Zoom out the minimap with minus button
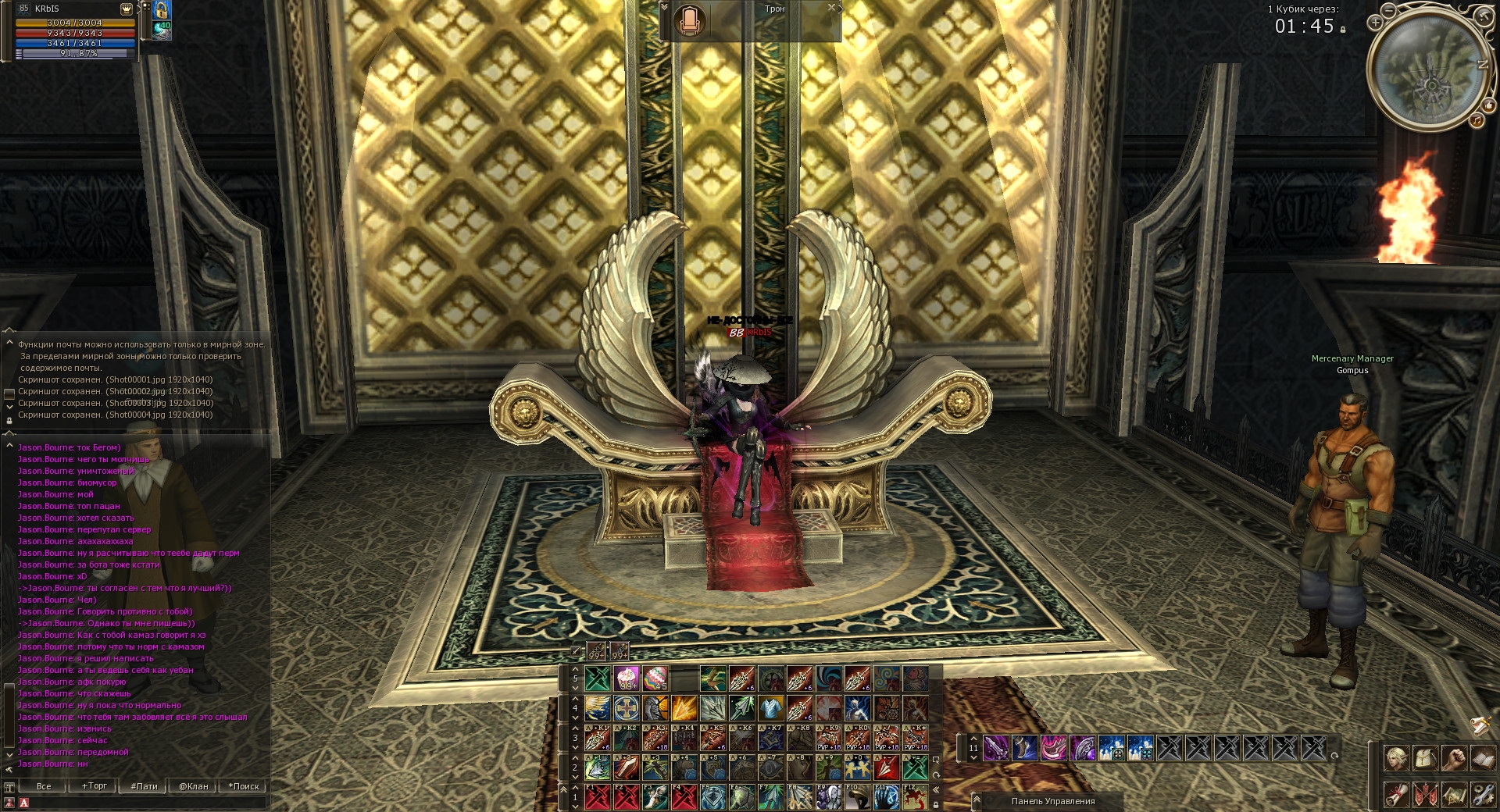Screen dimensions: 1500x812 [x=1388, y=11]
